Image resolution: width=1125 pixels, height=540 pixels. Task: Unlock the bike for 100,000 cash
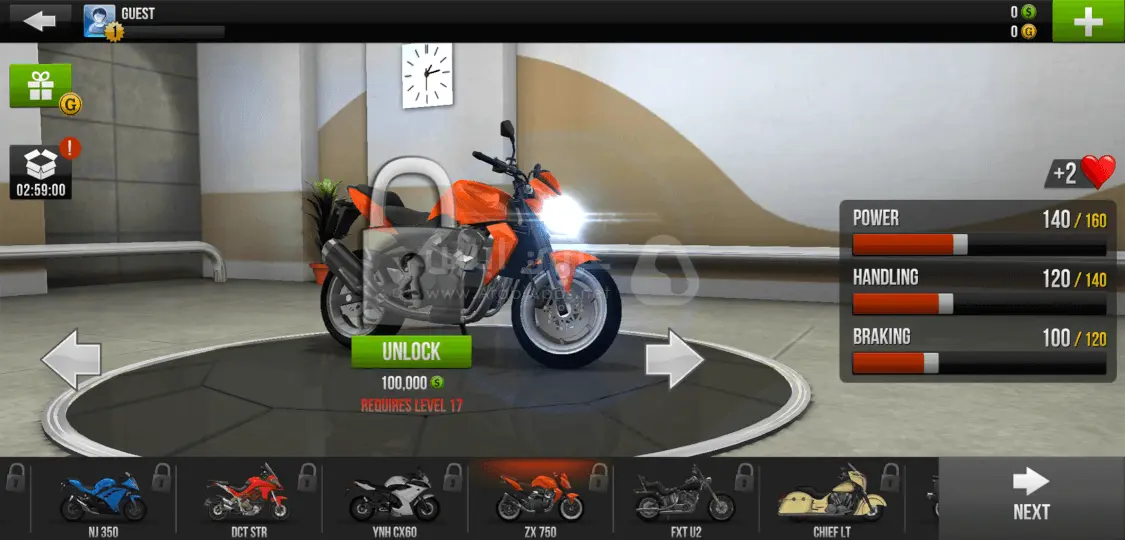pos(411,351)
